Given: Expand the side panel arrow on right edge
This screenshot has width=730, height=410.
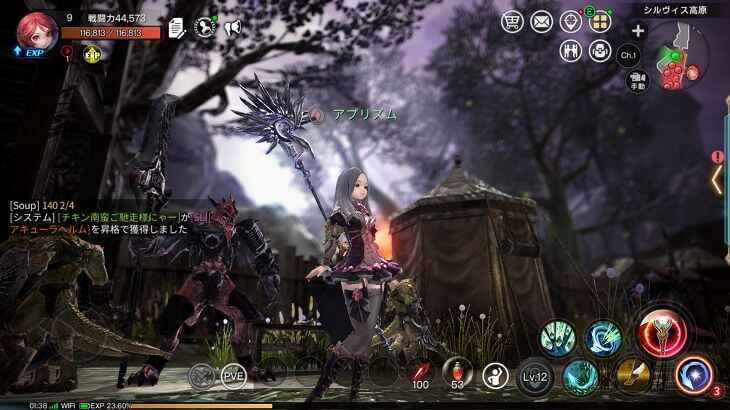Looking at the screenshot, I should coord(716,179).
